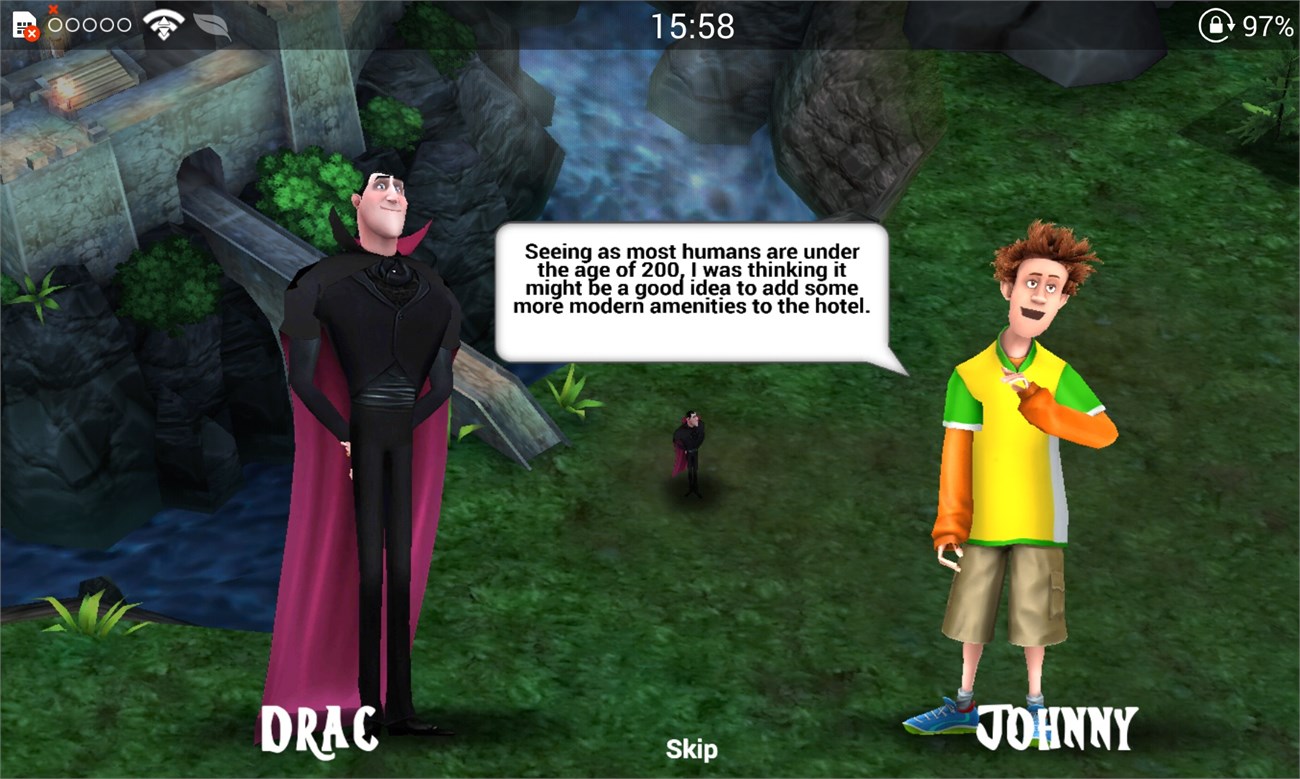This screenshot has height=779, width=1300.
Task: Tap the missing SIM card icon
Action: click(x=22, y=22)
